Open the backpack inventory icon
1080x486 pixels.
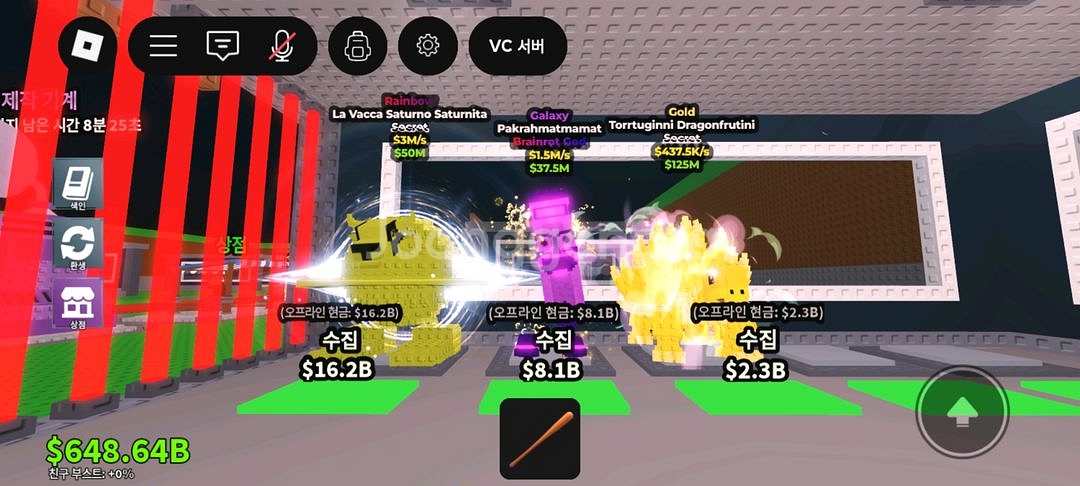(x=358, y=46)
